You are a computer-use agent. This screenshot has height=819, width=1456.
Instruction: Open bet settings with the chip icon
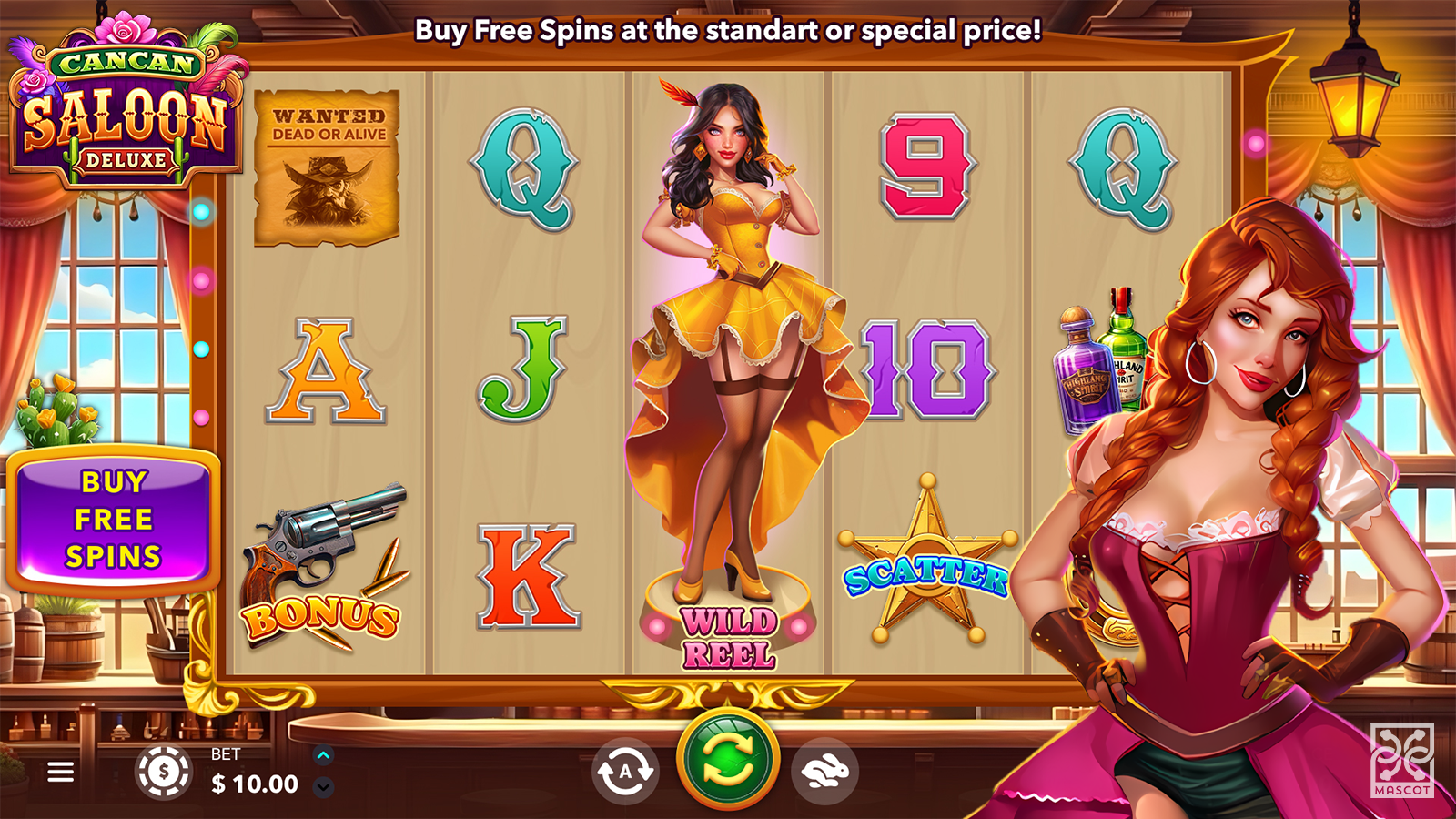[164, 772]
